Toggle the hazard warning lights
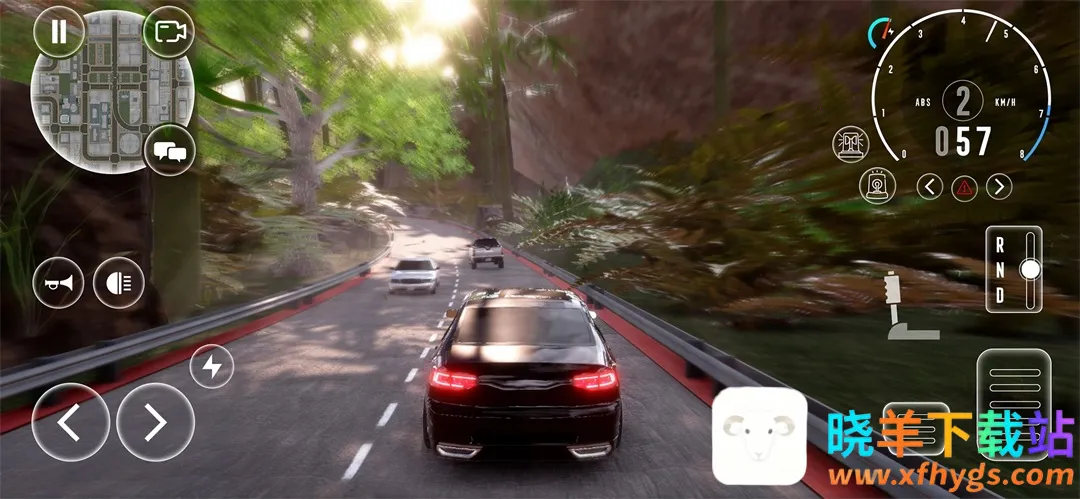The height and width of the screenshot is (499, 1080). click(x=964, y=186)
